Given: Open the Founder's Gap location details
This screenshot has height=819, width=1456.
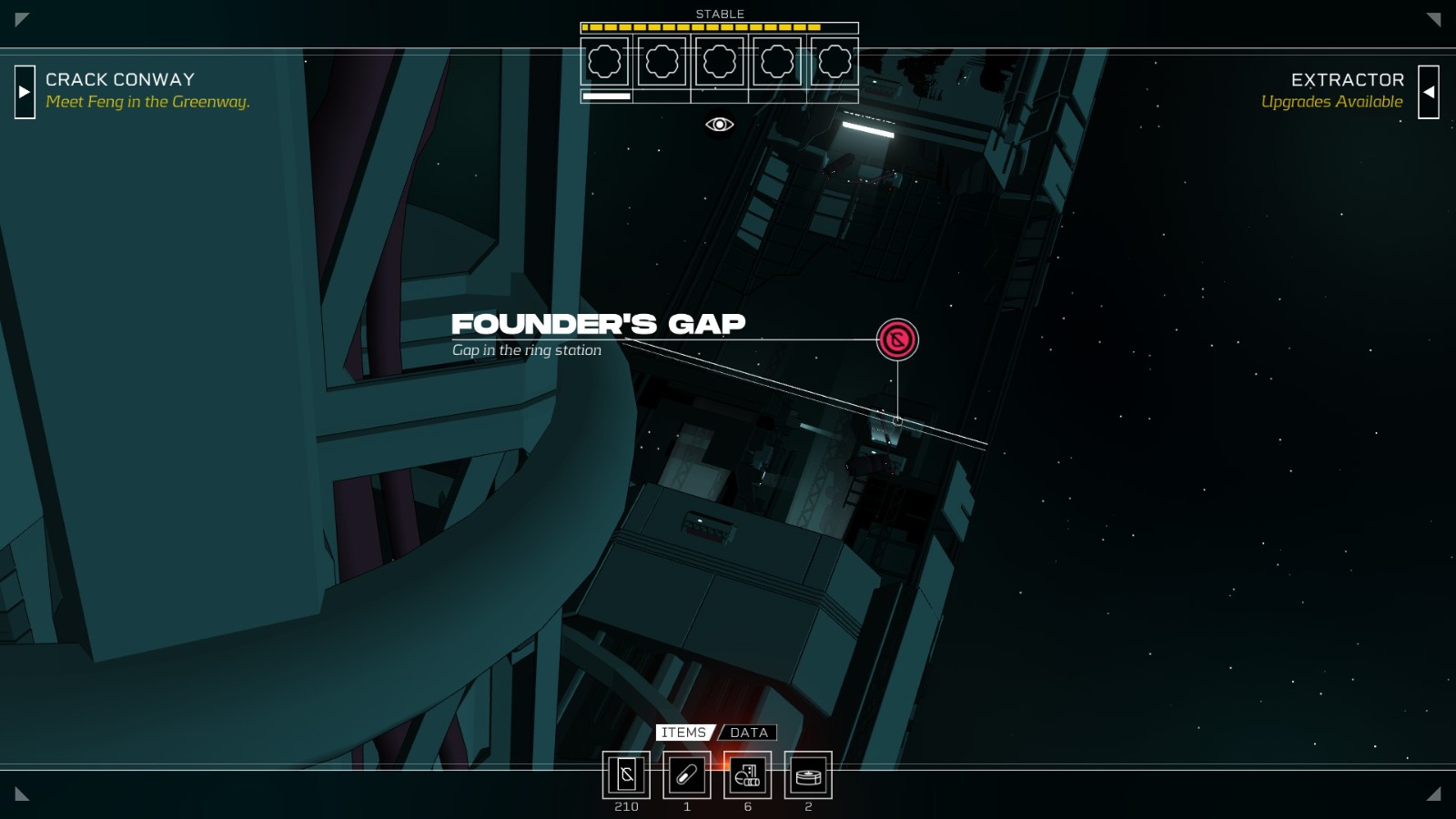Looking at the screenshot, I should pos(599,324).
